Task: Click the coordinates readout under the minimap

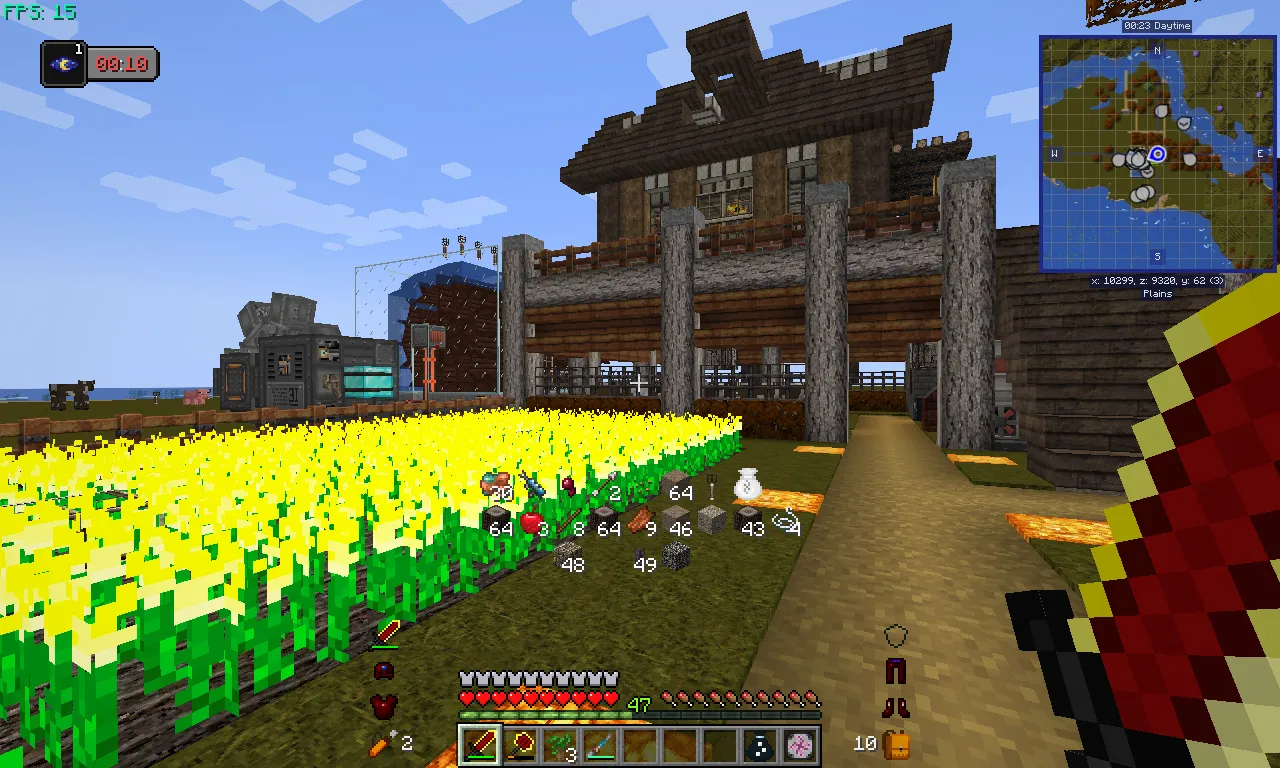Action: [1157, 281]
